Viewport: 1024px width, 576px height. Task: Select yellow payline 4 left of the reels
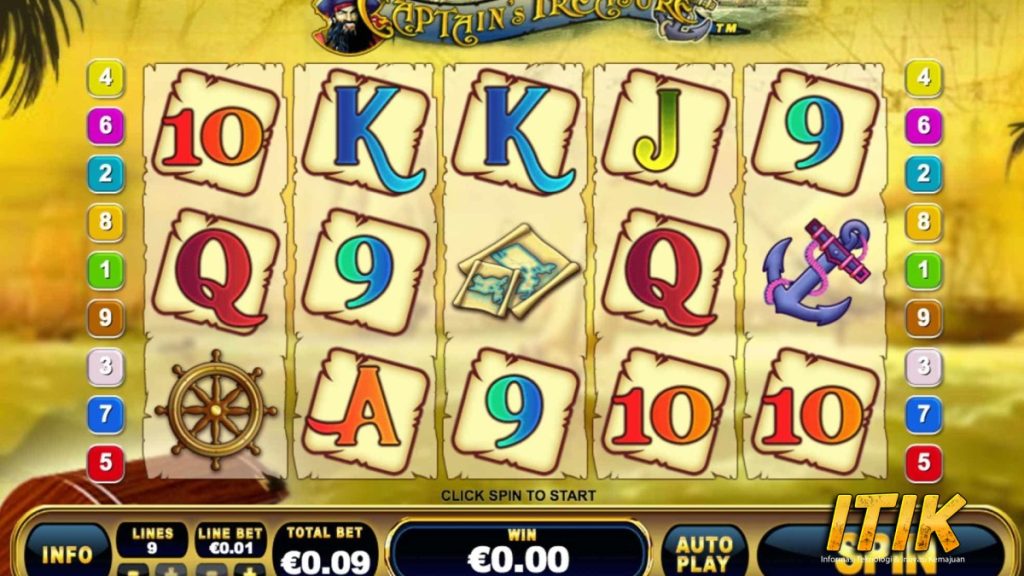(105, 78)
